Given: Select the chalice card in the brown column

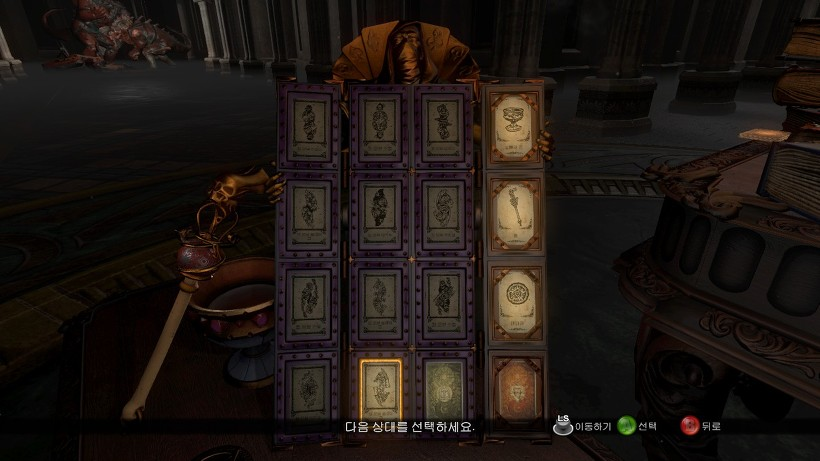Looking at the screenshot, I should 515,125.
